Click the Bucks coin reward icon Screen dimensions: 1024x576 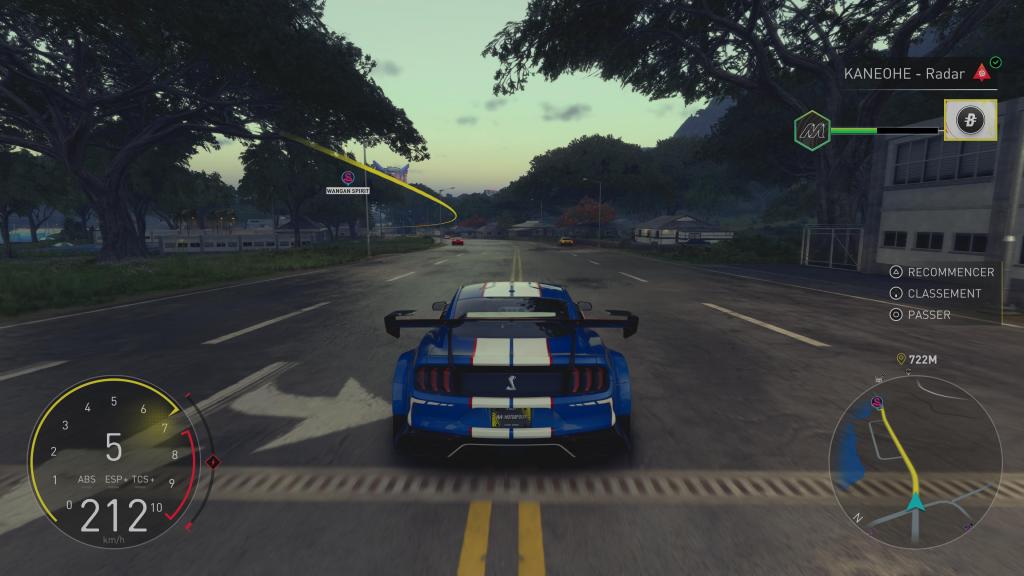(970, 121)
